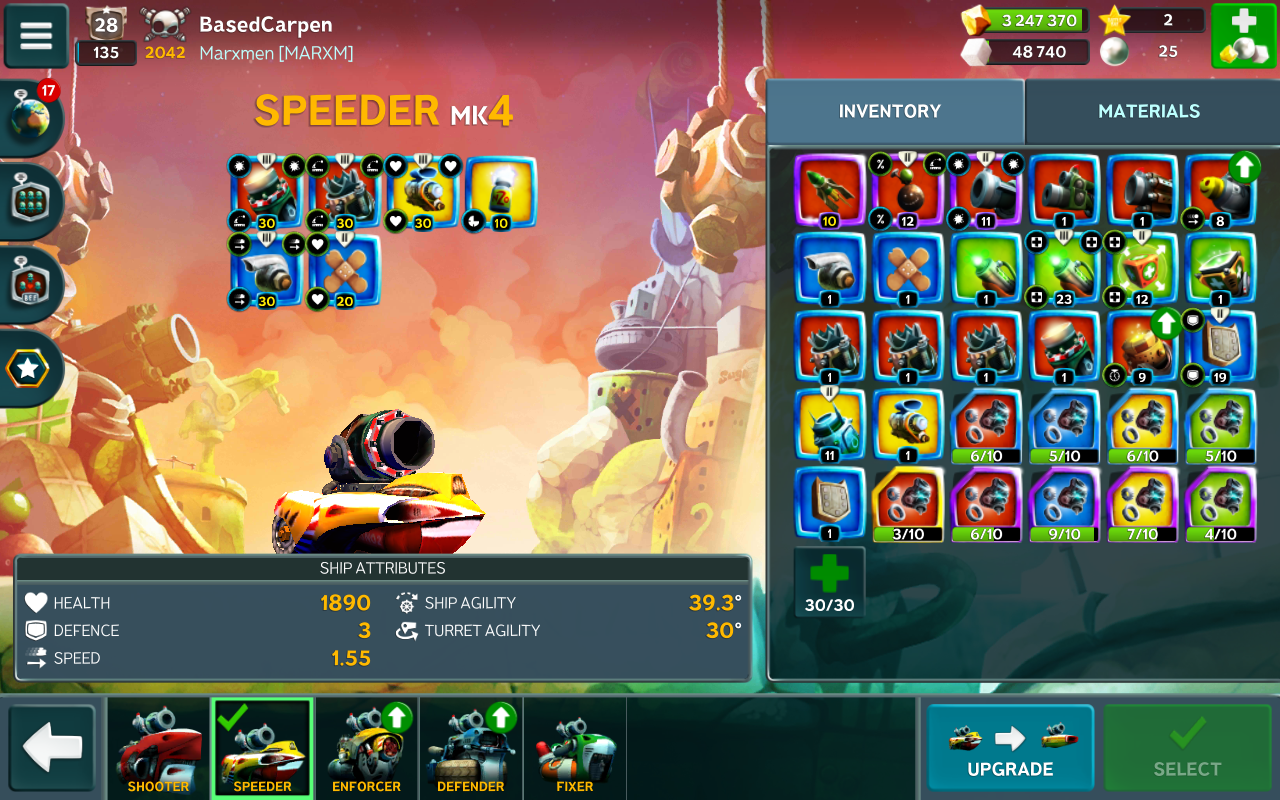Select the Defender ship
The width and height of the screenshot is (1280, 800).
pos(470,749)
